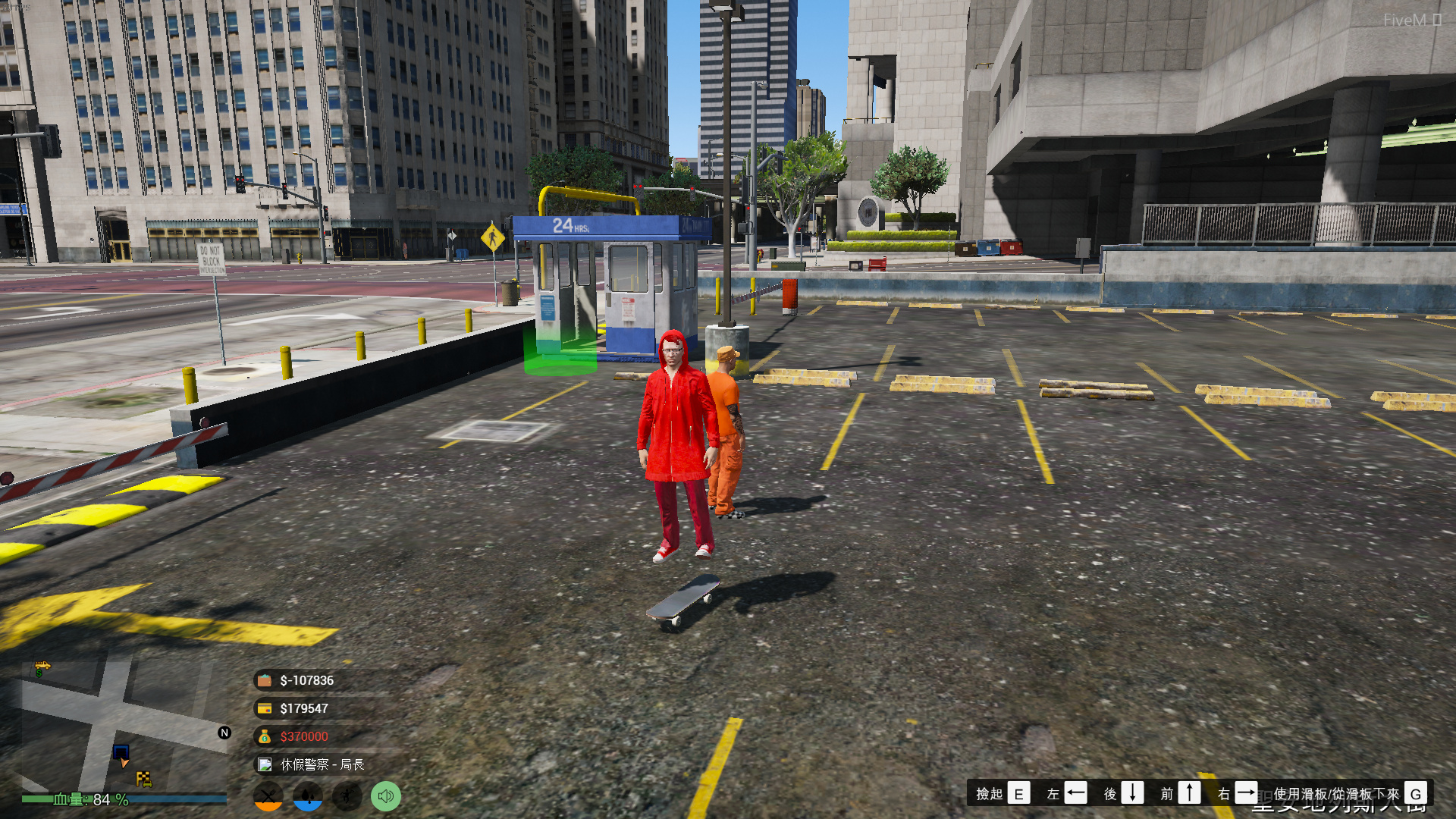The height and width of the screenshot is (819, 1456).
Task: Click the wallet cash icon showing $-107836
Action: click(x=263, y=680)
